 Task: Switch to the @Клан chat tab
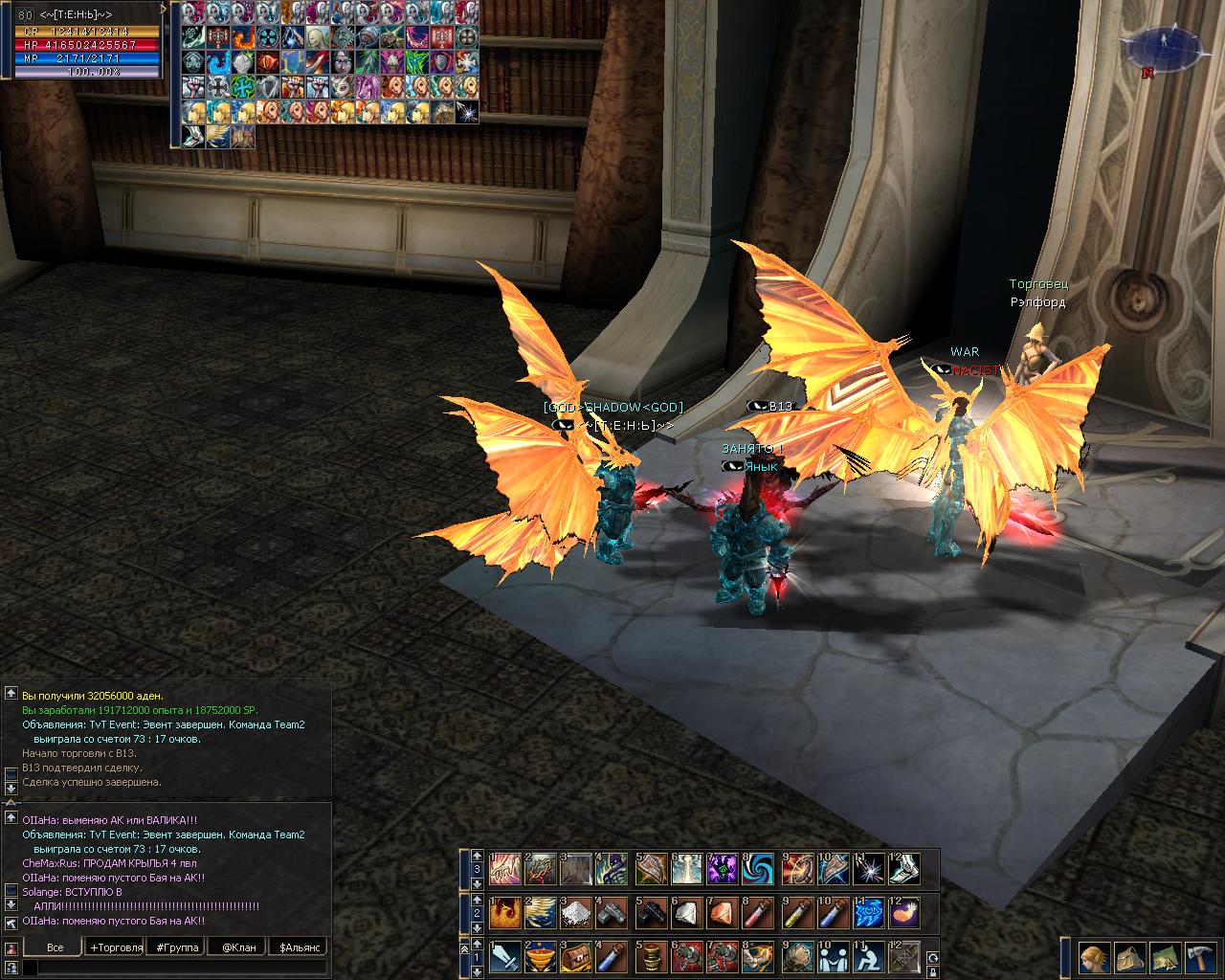238,947
